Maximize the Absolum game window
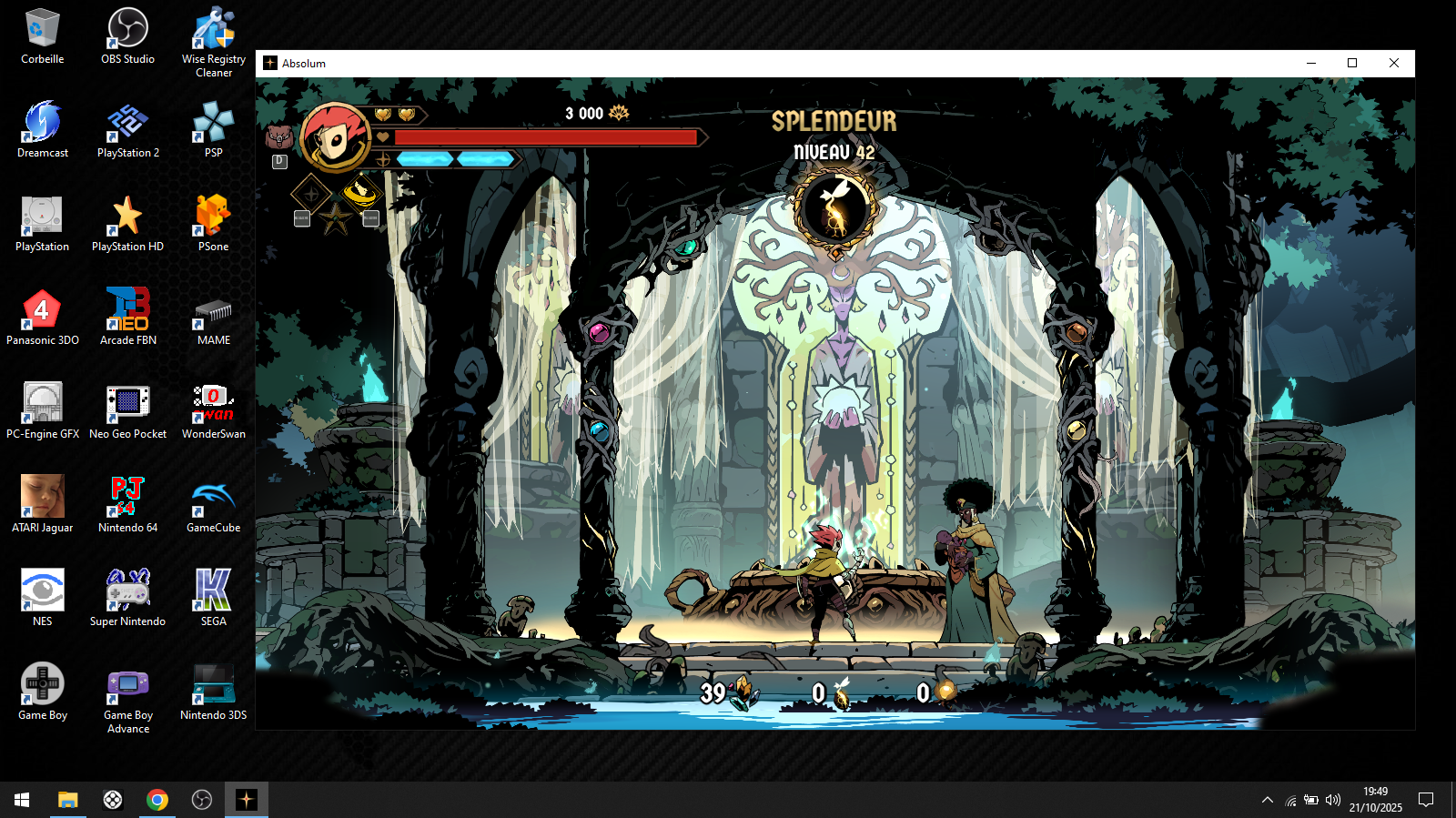Viewport: 1456px width, 818px height. (x=1352, y=63)
